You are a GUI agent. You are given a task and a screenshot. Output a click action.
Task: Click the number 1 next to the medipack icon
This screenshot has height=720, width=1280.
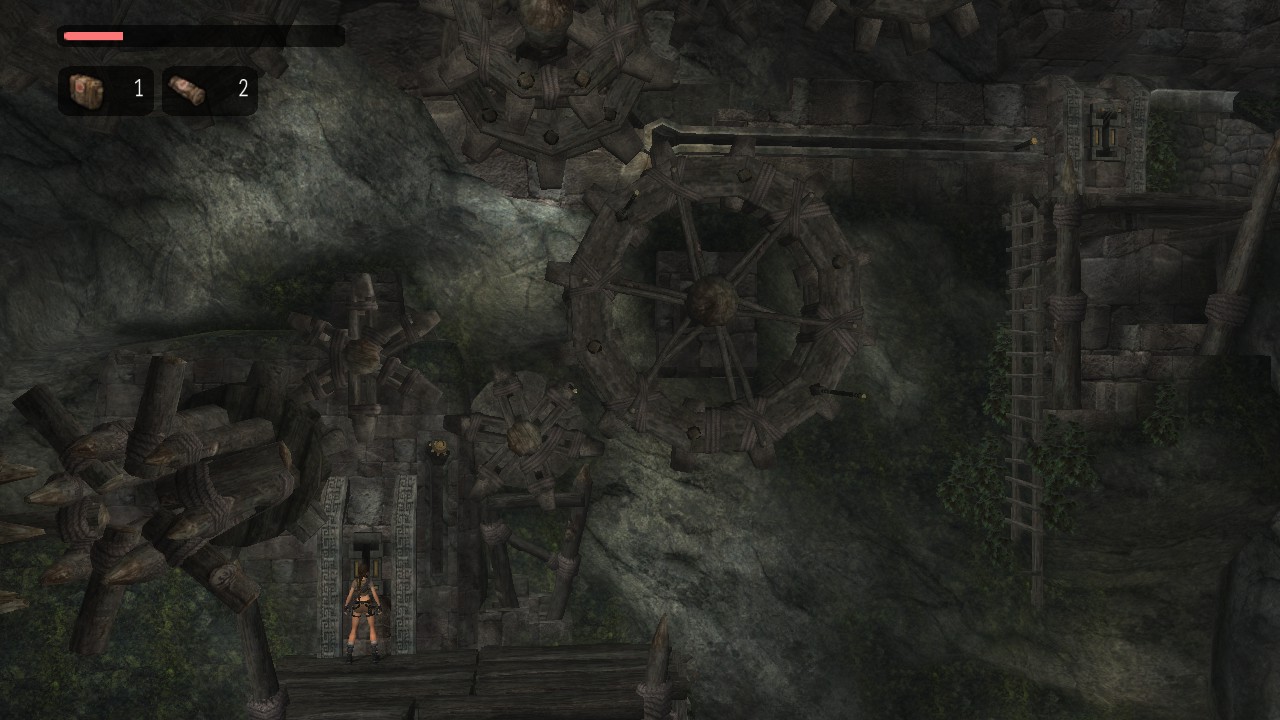(x=138, y=89)
